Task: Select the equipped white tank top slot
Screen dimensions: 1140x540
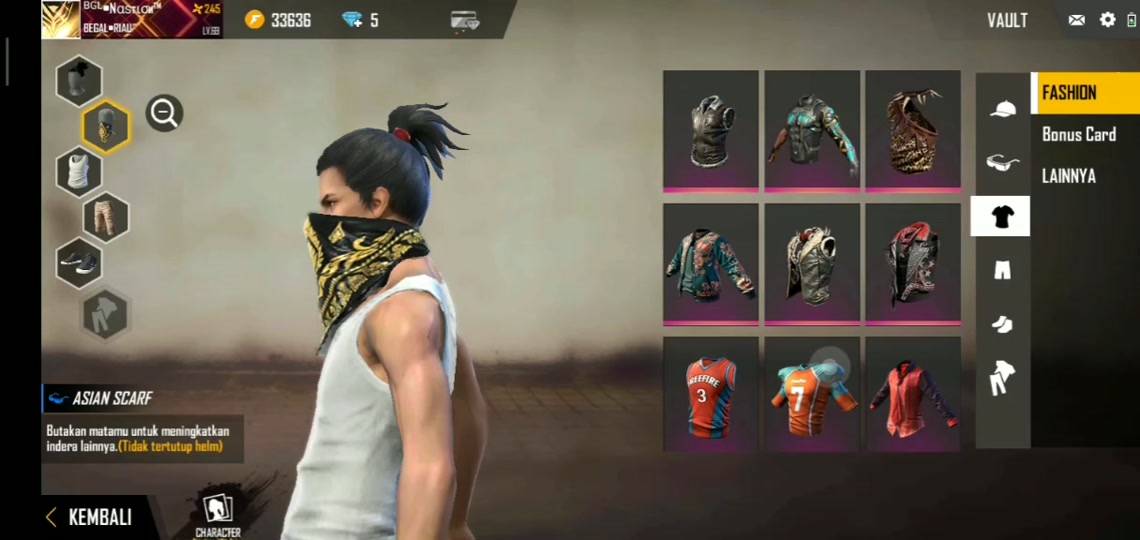Action: [x=79, y=172]
